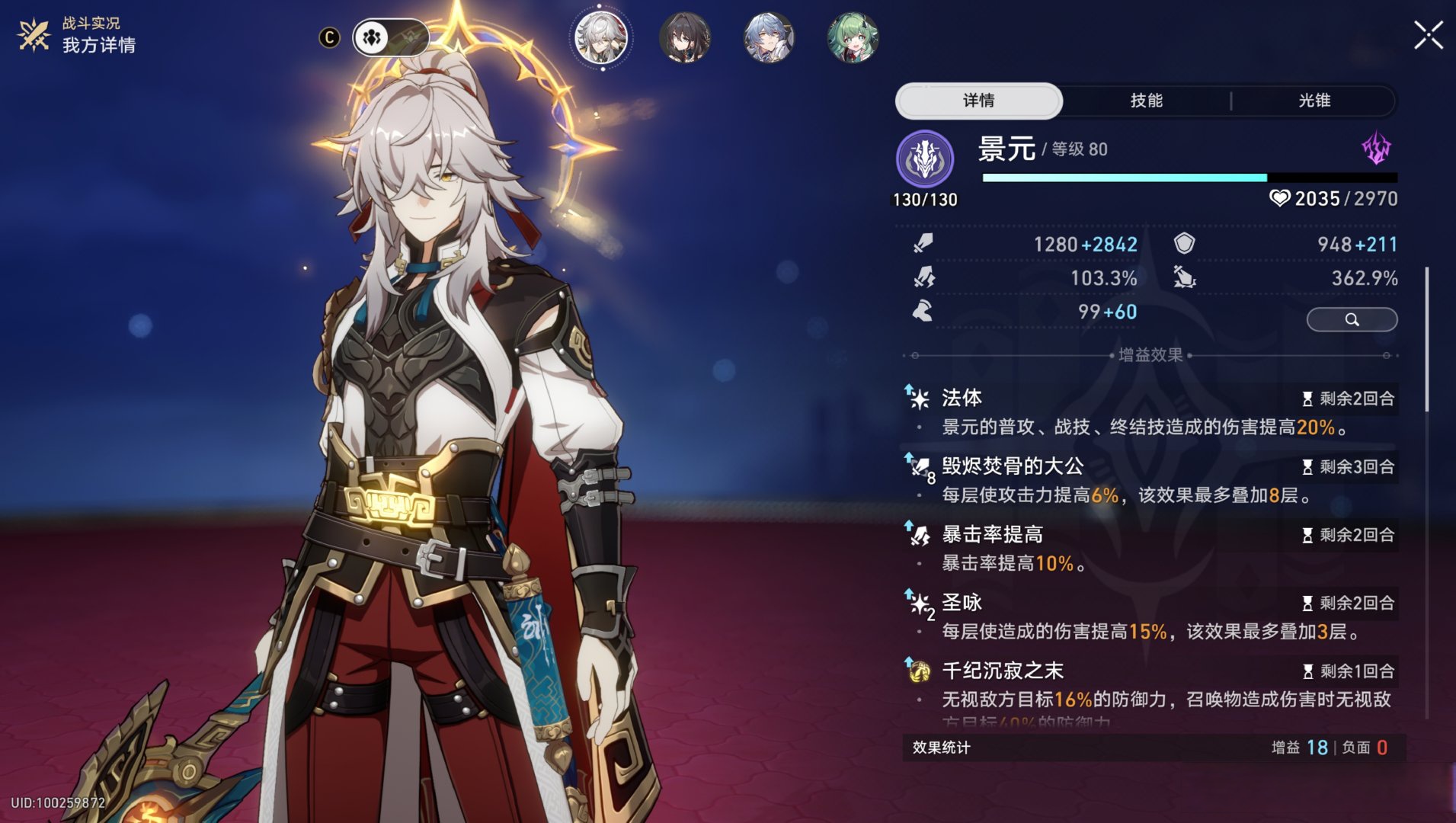
Task: Select the selected Jing Yuan portrait at top
Action: click(601, 39)
